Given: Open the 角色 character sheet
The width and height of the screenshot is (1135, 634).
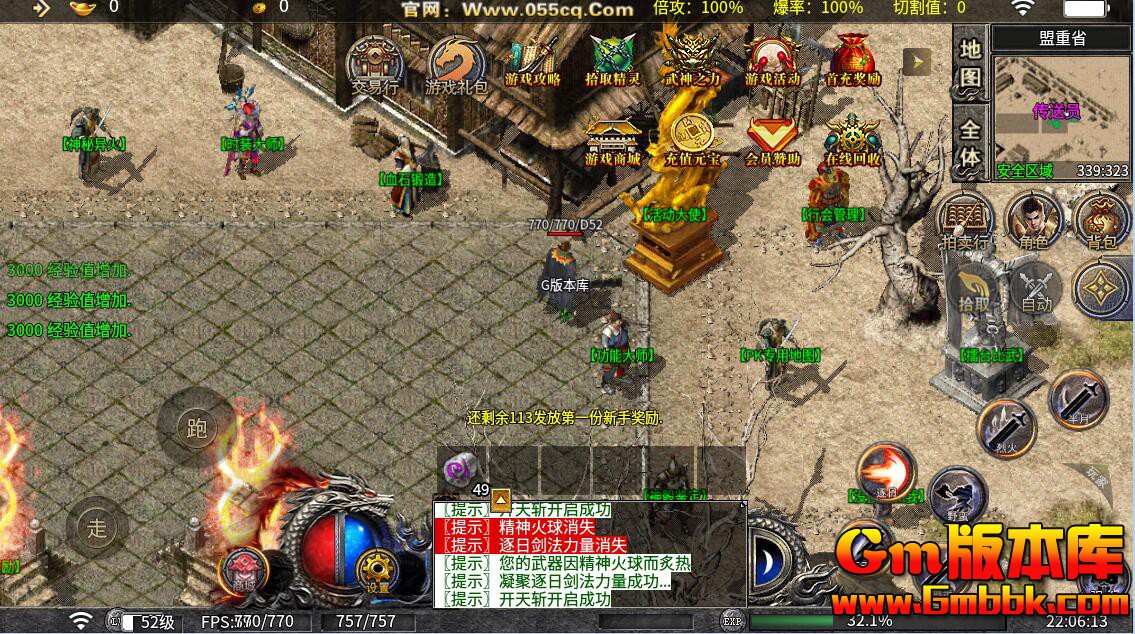Looking at the screenshot, I should coord(1033,219).
